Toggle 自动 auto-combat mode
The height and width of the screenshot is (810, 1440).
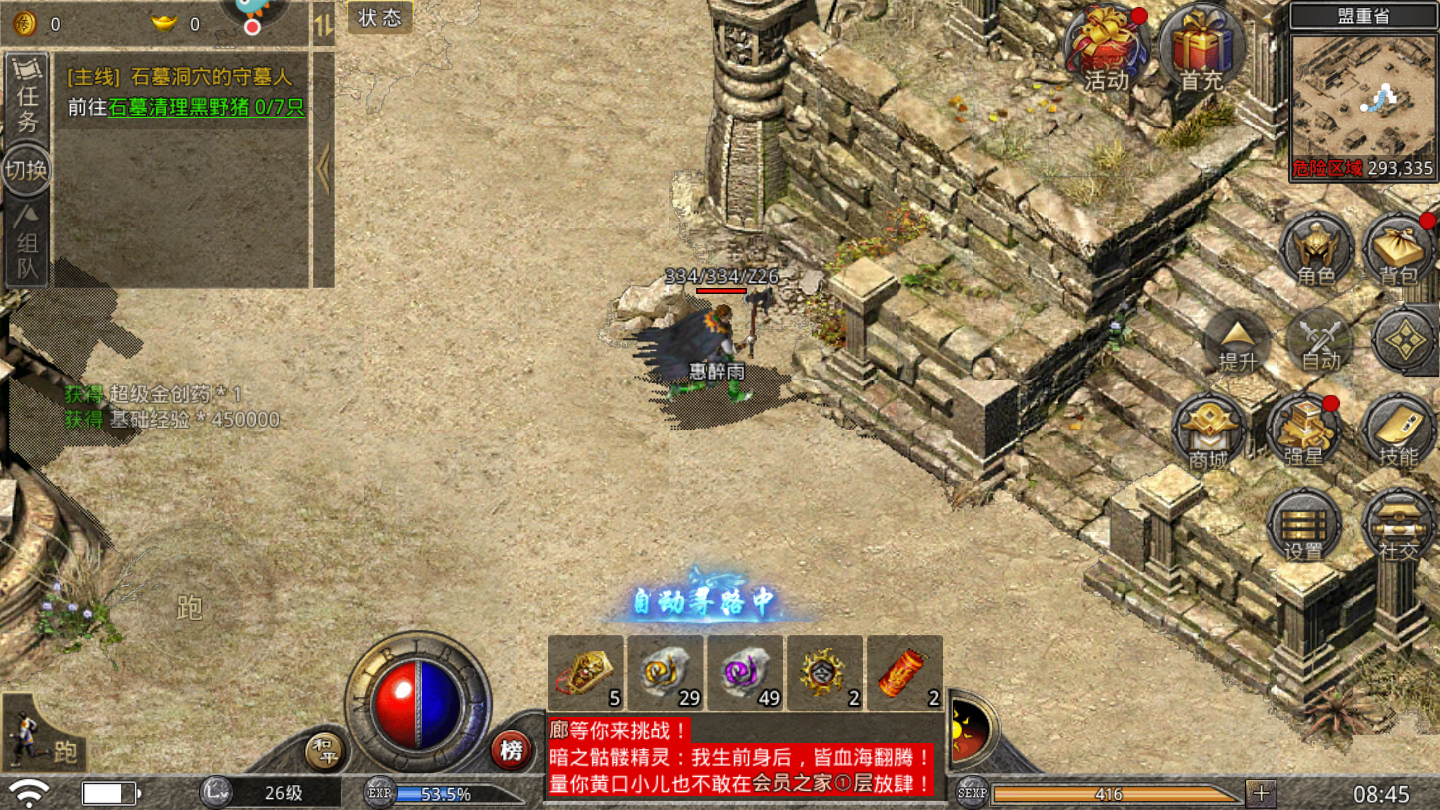[1319, 341]
